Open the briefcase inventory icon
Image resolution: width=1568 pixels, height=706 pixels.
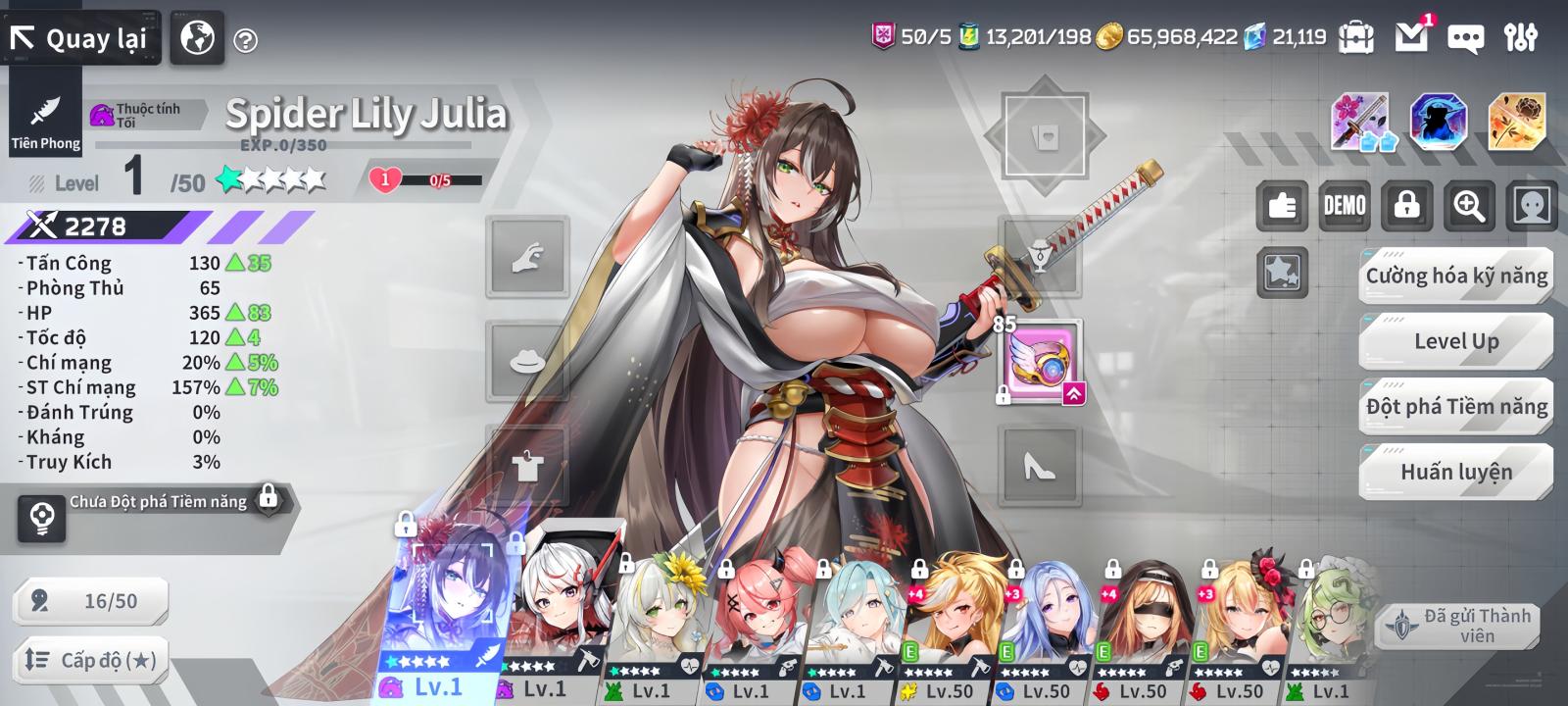point(1357,37)
